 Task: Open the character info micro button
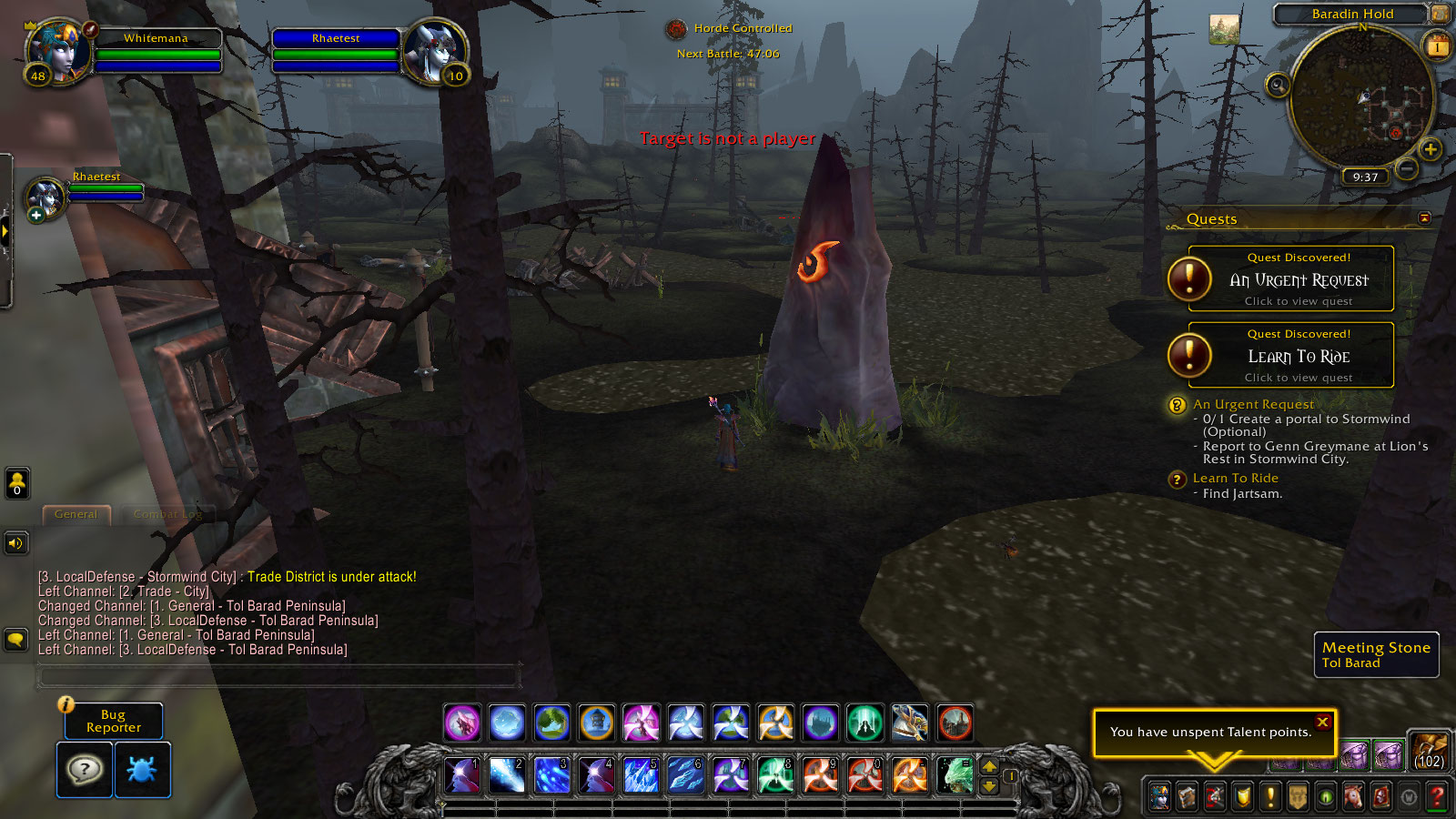click(x=1159, y=797)
